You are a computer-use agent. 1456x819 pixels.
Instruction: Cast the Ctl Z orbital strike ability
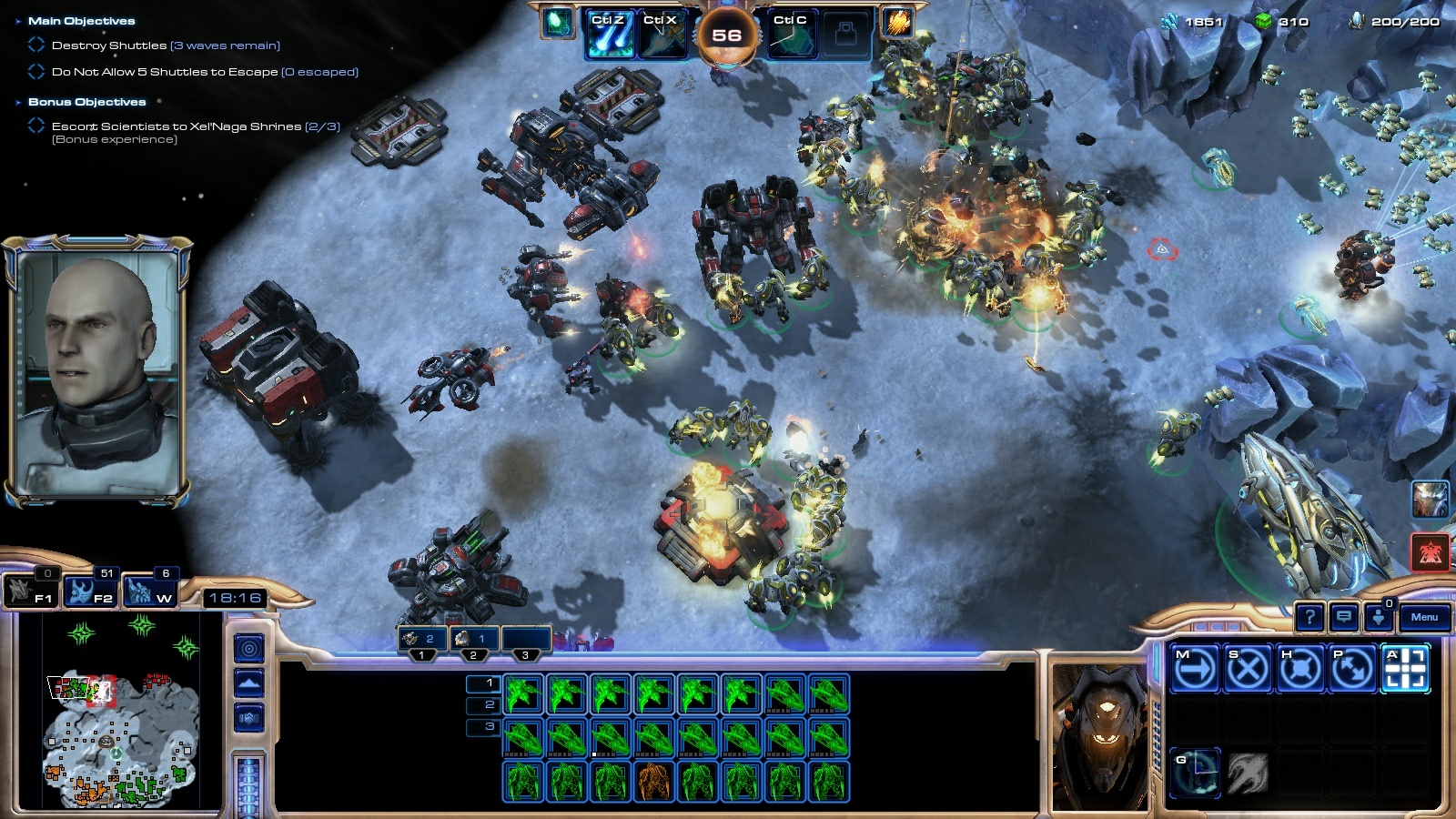coord(609,35)
